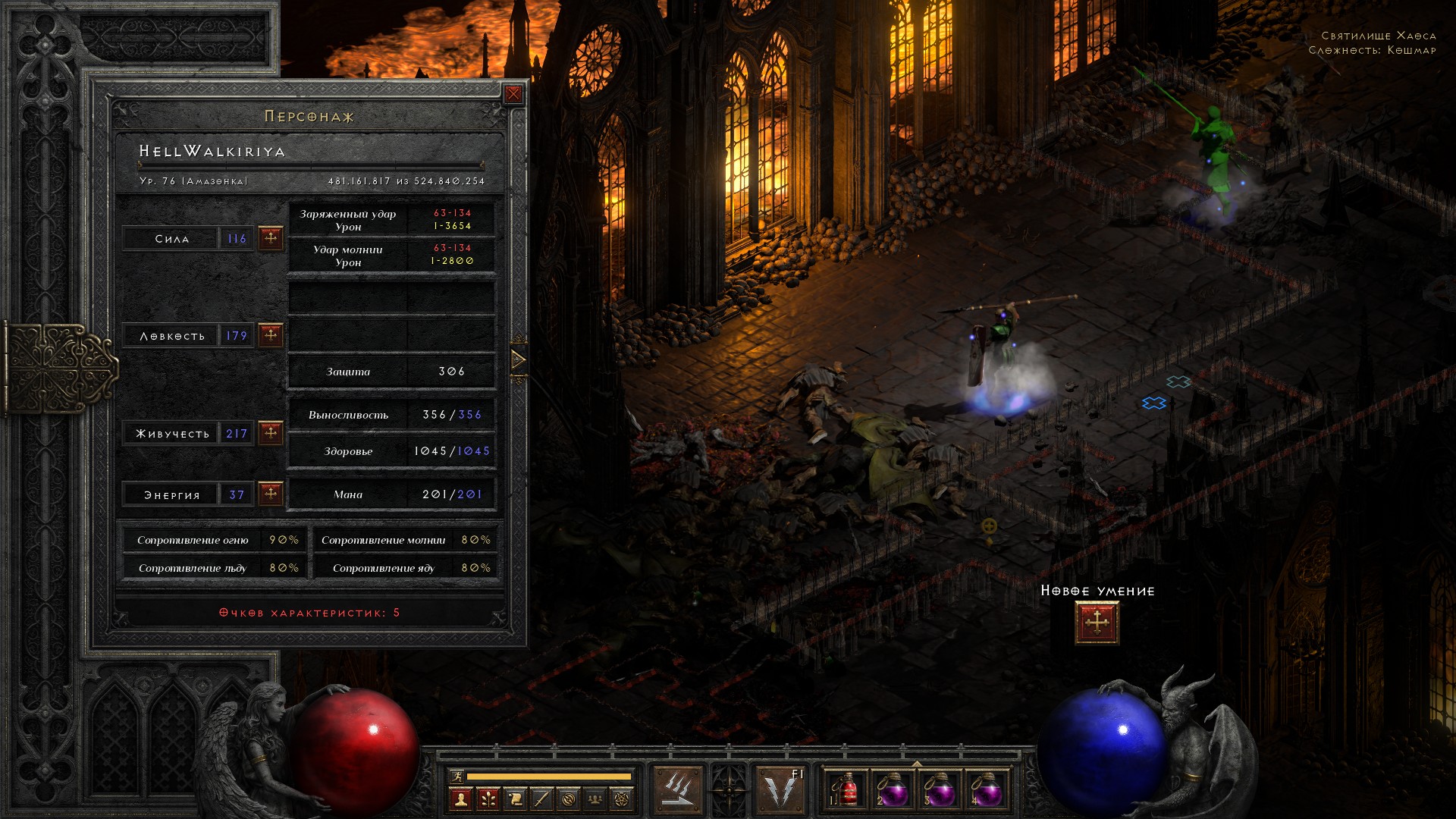Open the automap from the mini menu

click(569, 799)
